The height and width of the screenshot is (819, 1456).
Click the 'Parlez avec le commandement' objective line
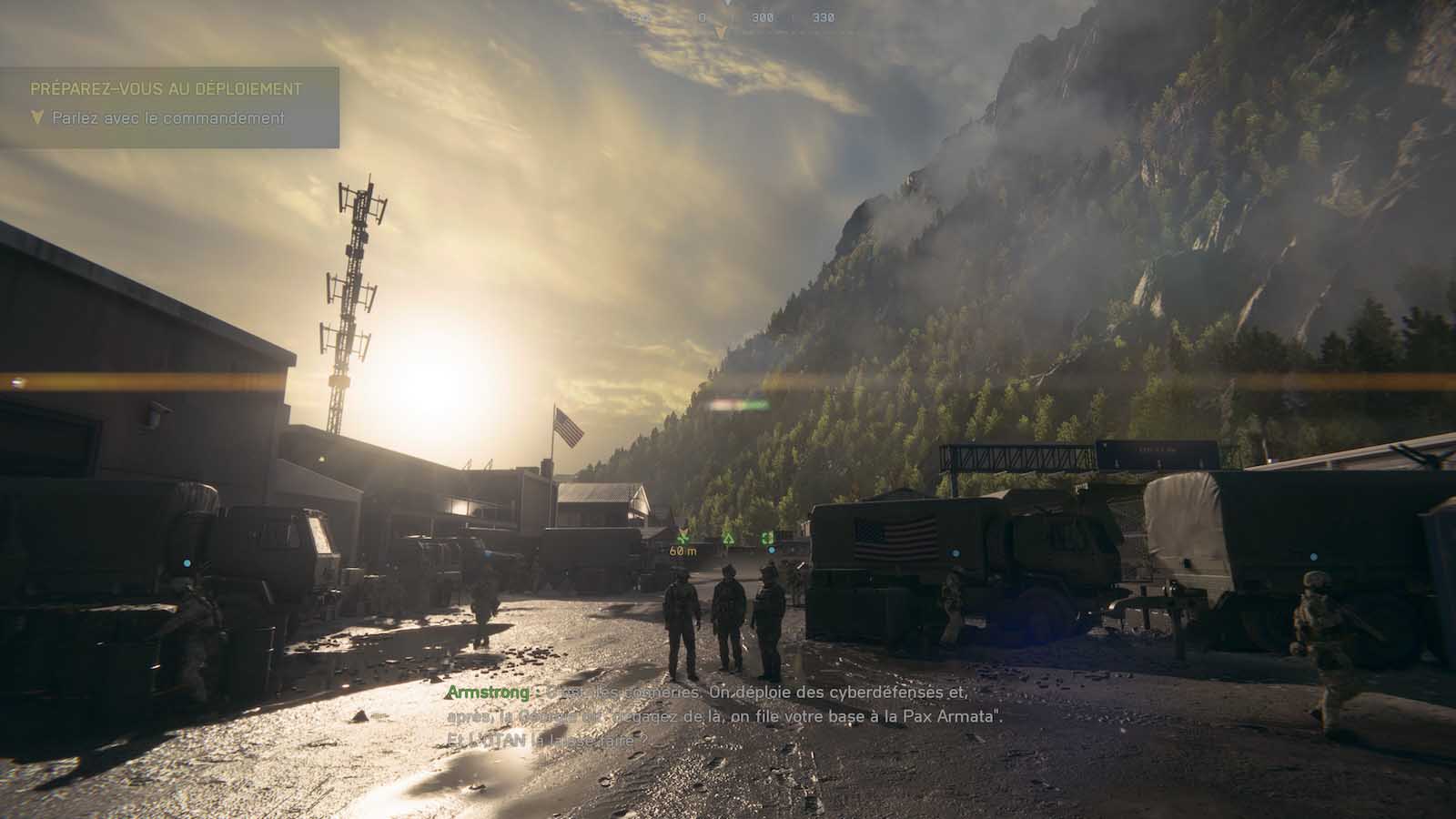168,118
